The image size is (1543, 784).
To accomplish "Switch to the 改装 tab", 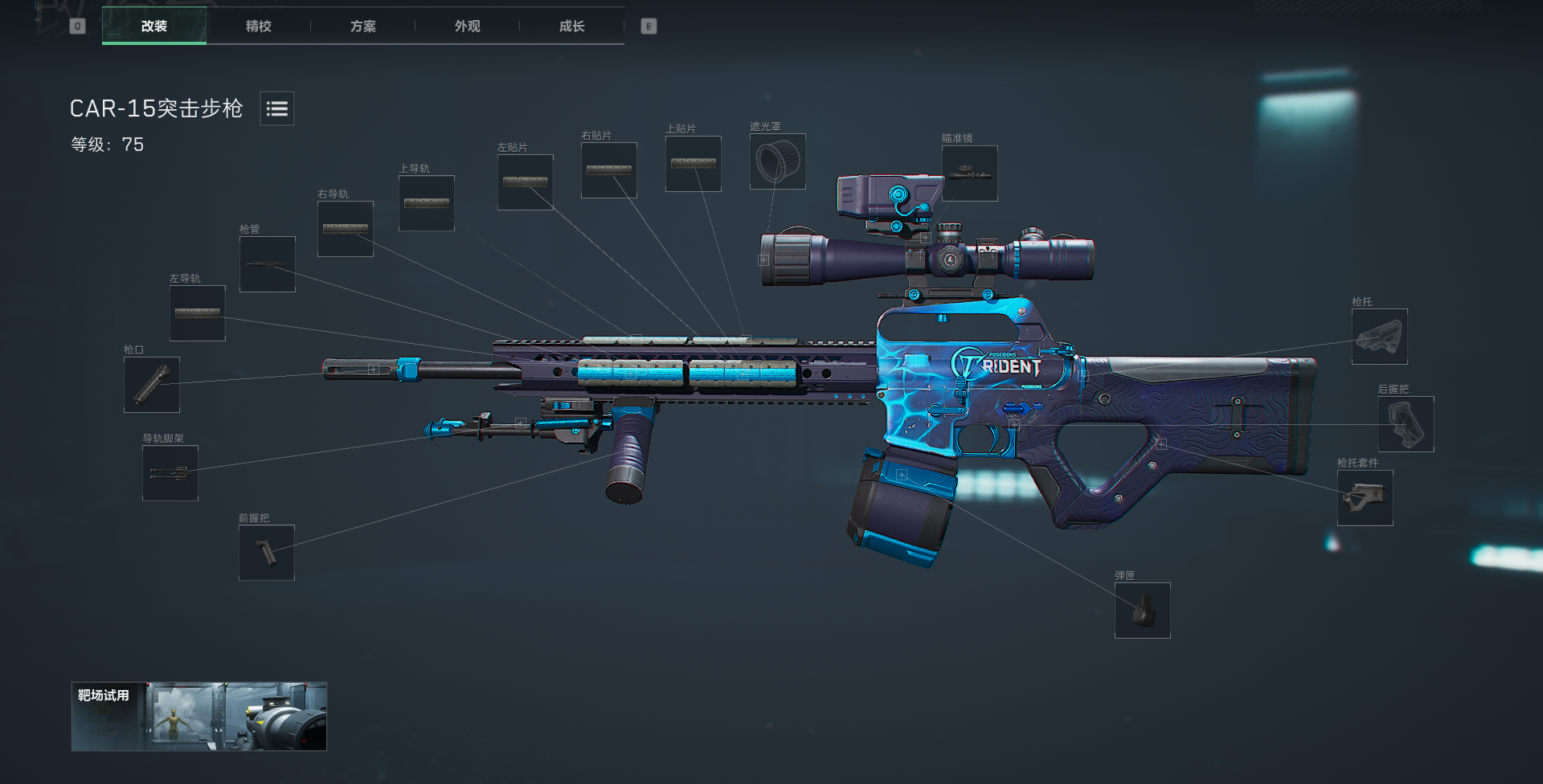I will click(x=154, y=26).
